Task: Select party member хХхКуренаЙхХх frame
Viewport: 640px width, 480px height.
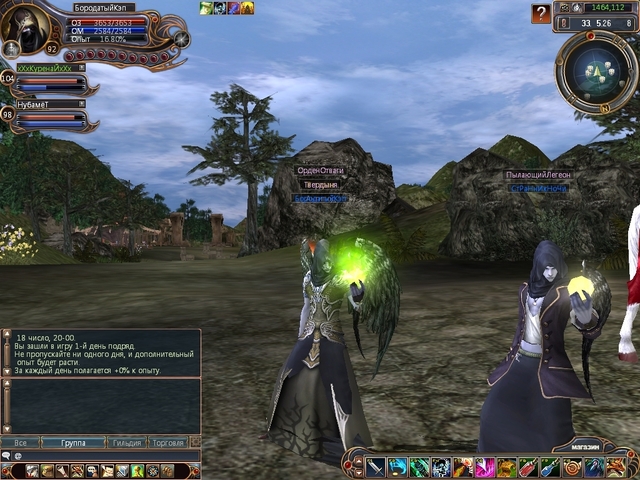Action: 50,79
